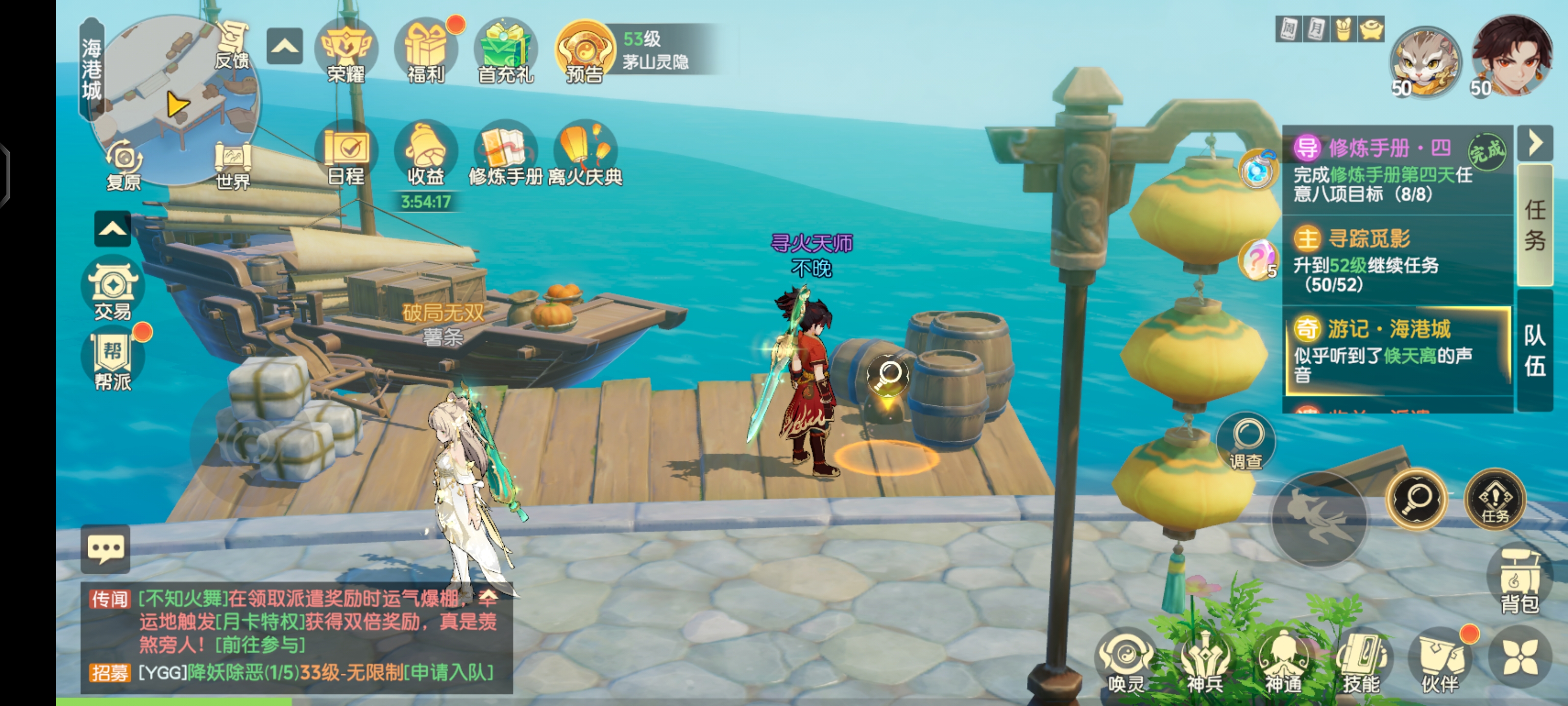Open the 交易 trade menu

point(113,289)
